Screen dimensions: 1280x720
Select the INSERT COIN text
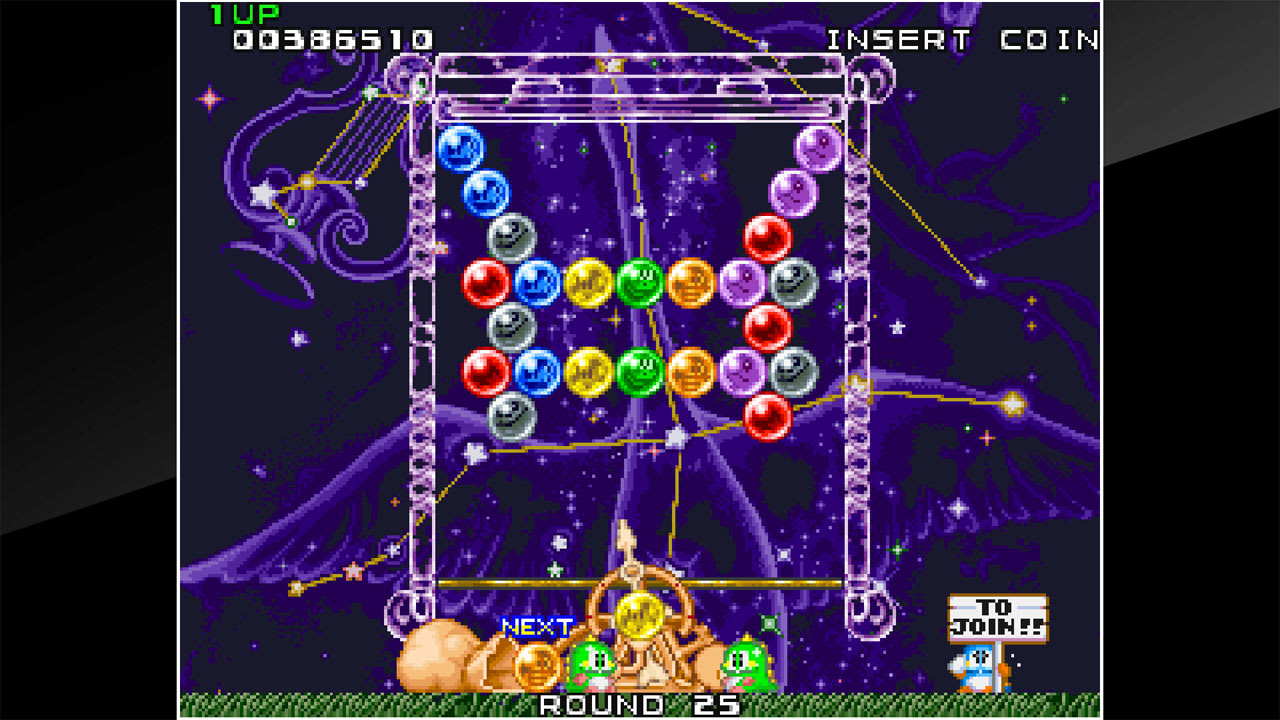point(960,41)
